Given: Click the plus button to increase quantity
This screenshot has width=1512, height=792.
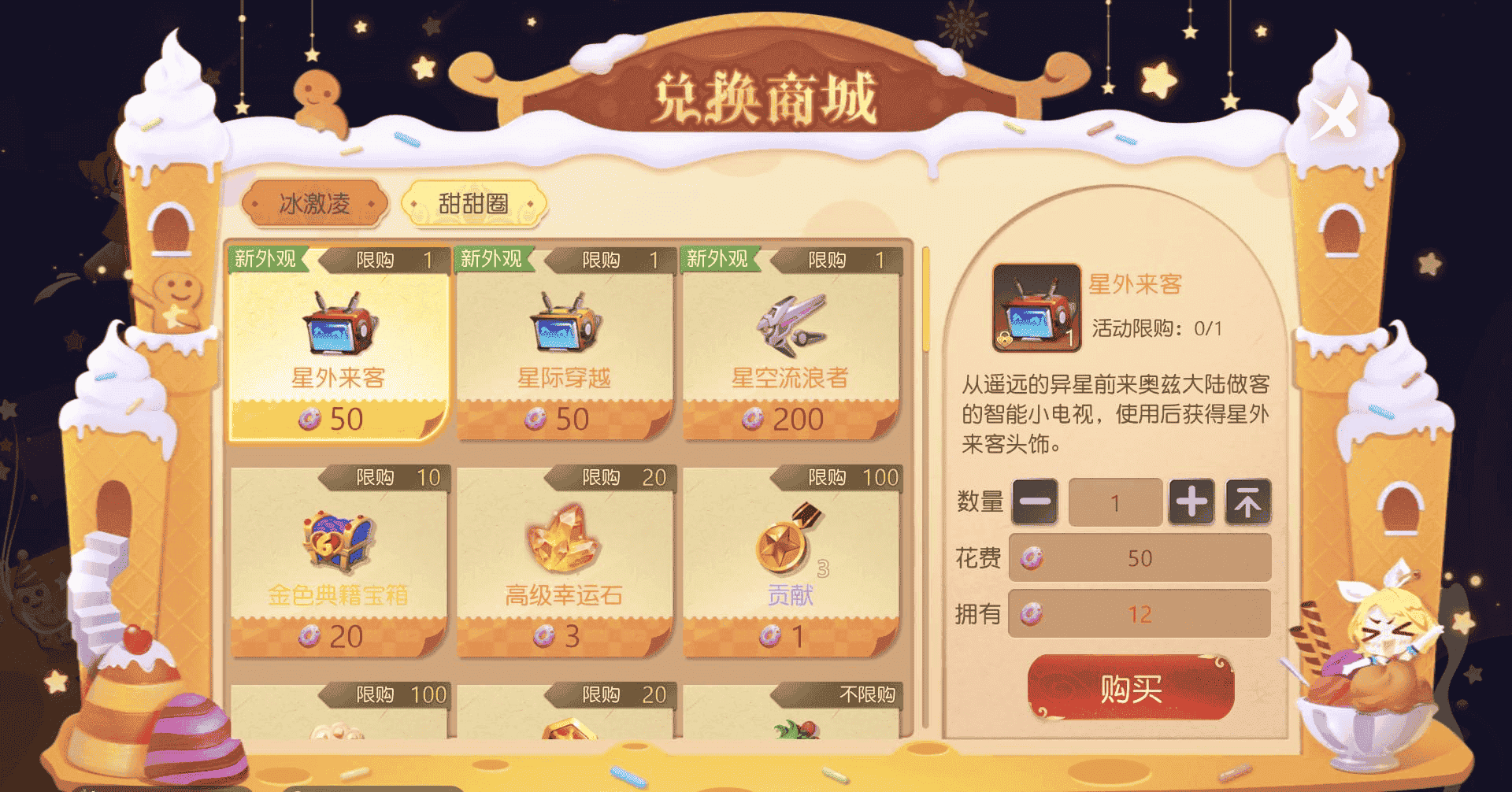Looking at the screenshot, I should (1193, 501).
